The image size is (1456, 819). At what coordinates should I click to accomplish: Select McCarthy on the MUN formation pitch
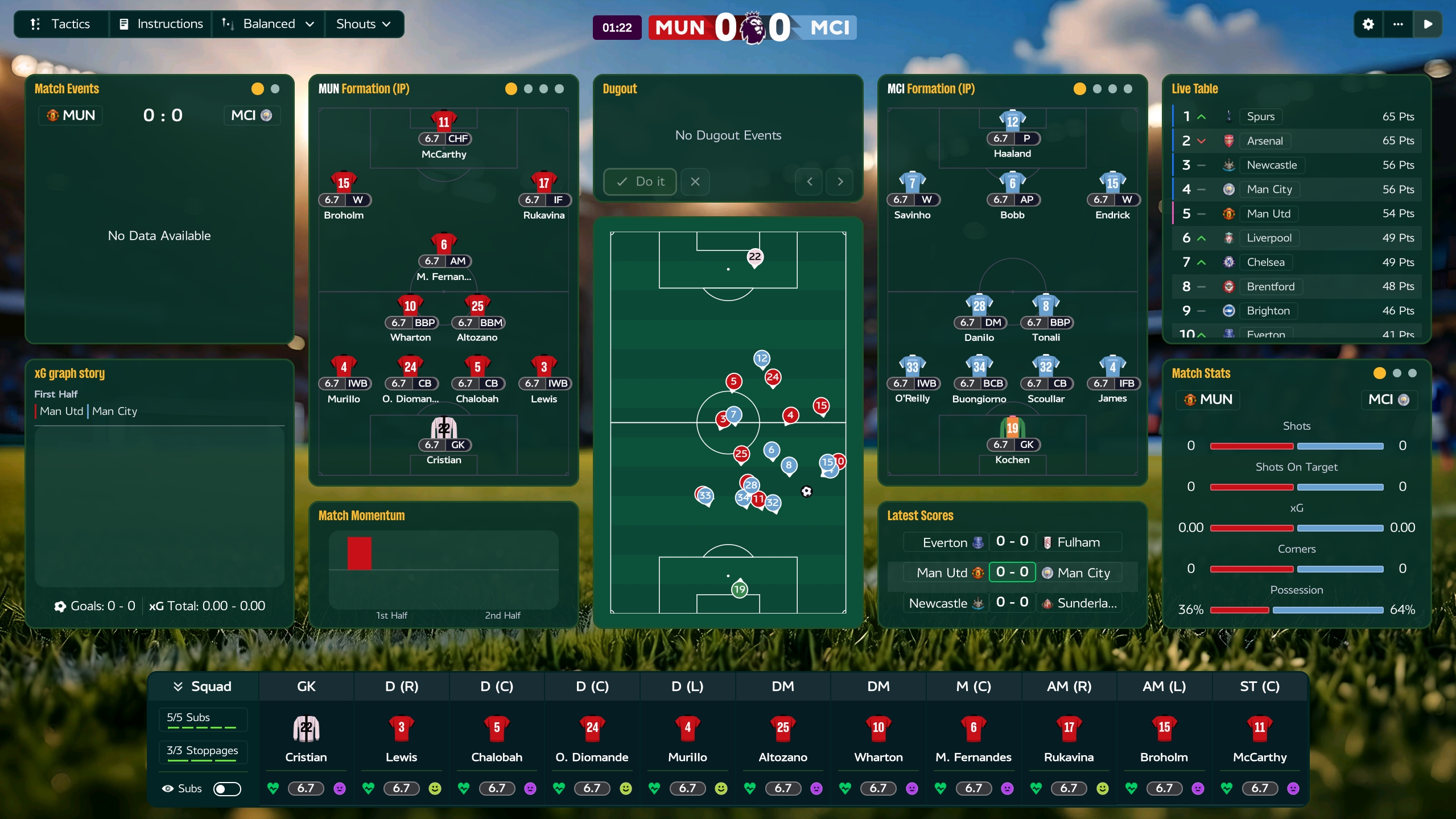tap(444, 121)
